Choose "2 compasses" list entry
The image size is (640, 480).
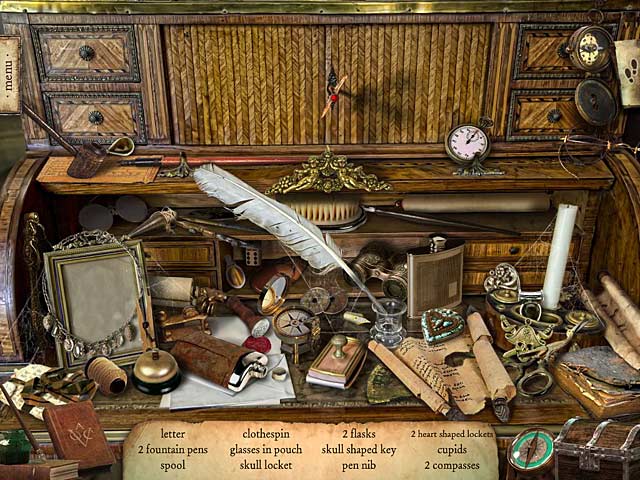pos(452,465)
